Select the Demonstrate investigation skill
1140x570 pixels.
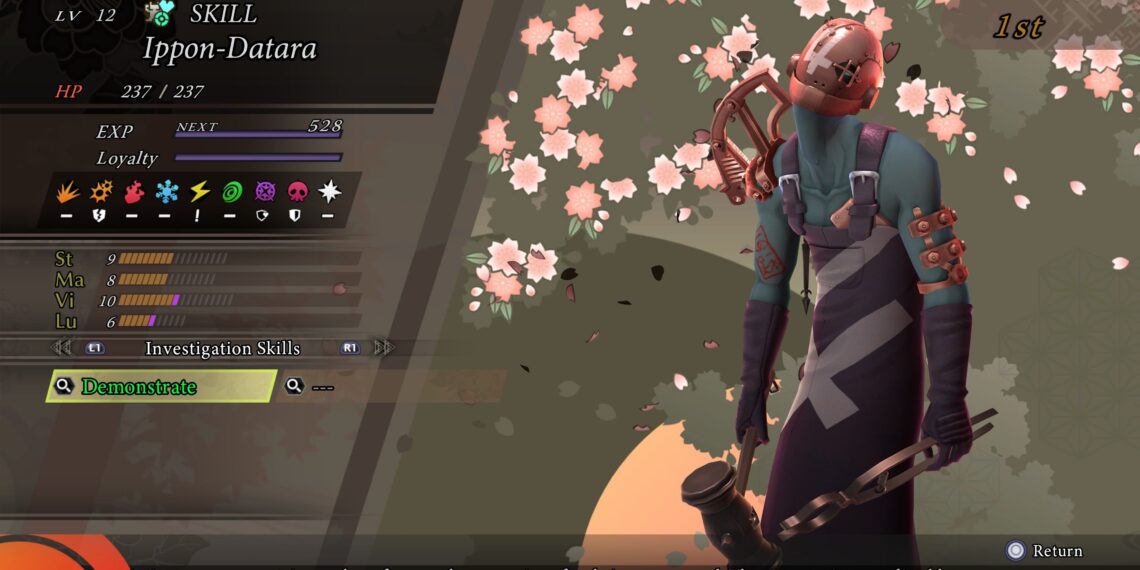(160, 387)
